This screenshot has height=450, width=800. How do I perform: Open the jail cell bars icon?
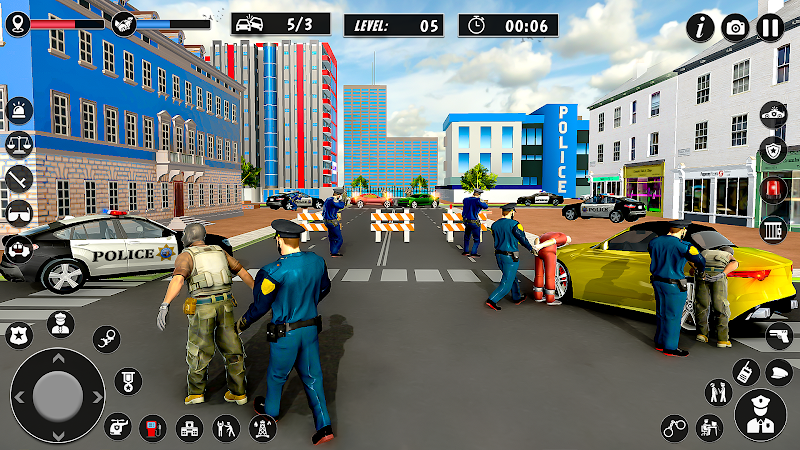775,228
